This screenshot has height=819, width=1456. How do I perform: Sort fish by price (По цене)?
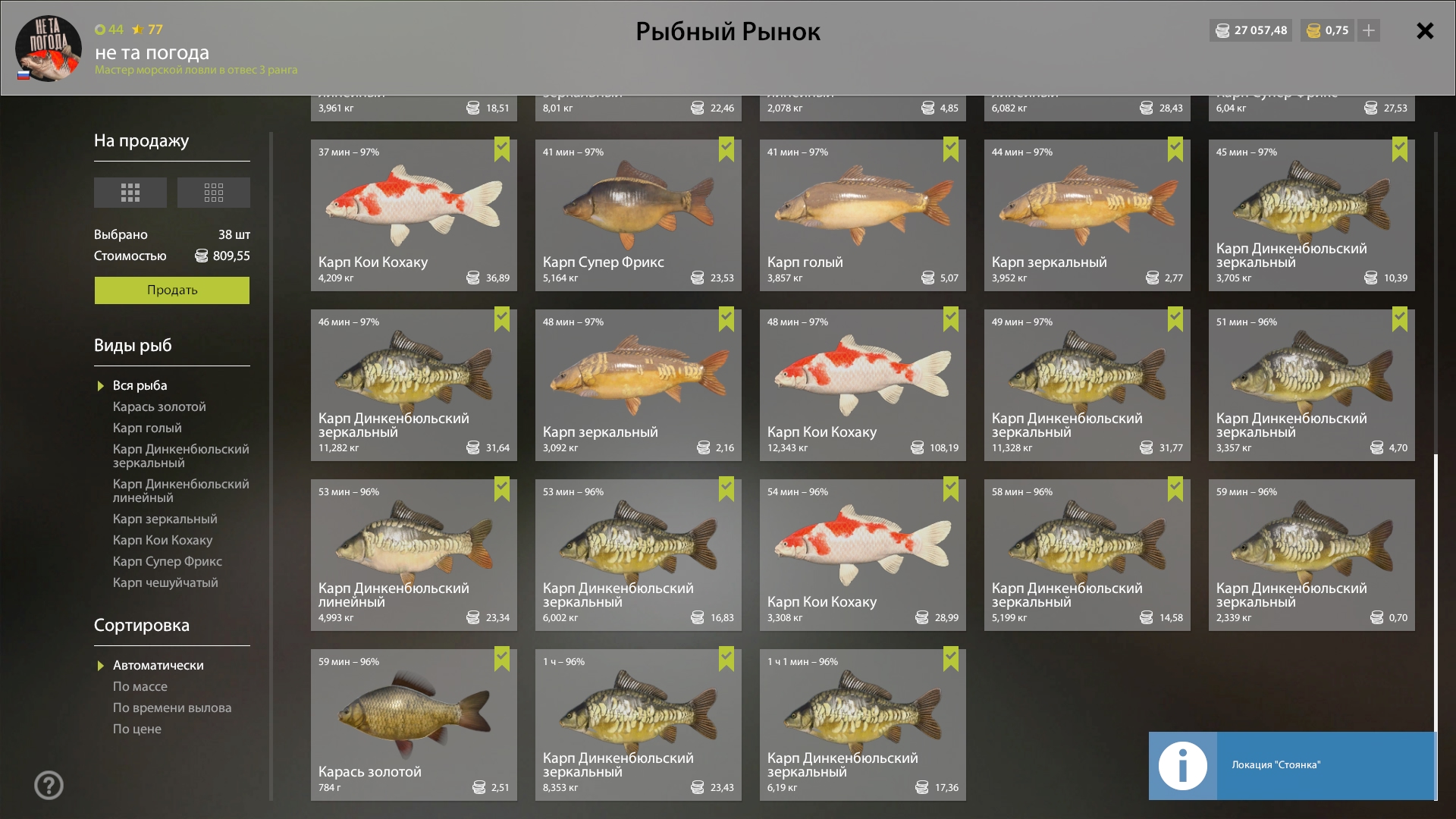tap(137, 730)
